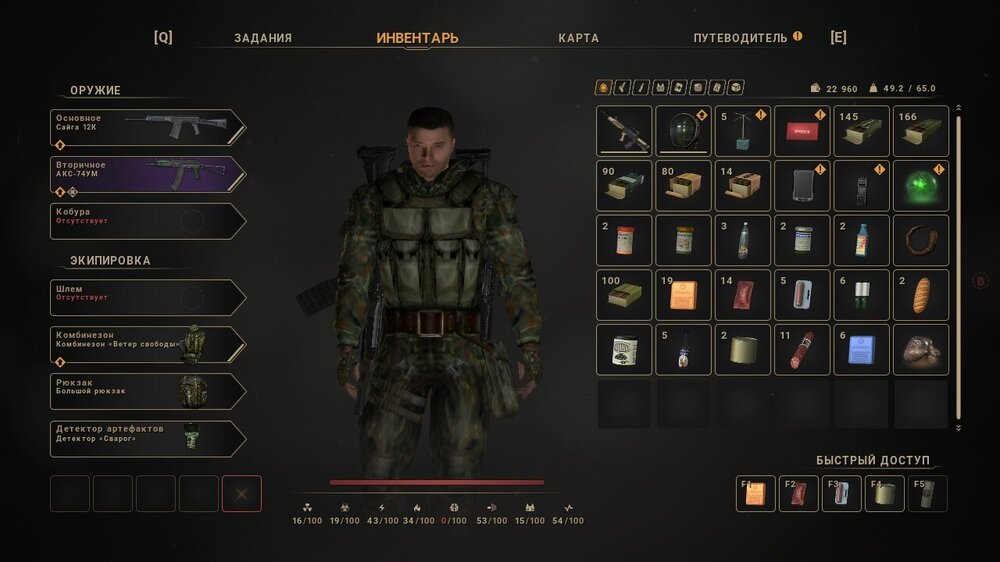Choose the red card item
1000x562 pixels.
pos(802,131)
